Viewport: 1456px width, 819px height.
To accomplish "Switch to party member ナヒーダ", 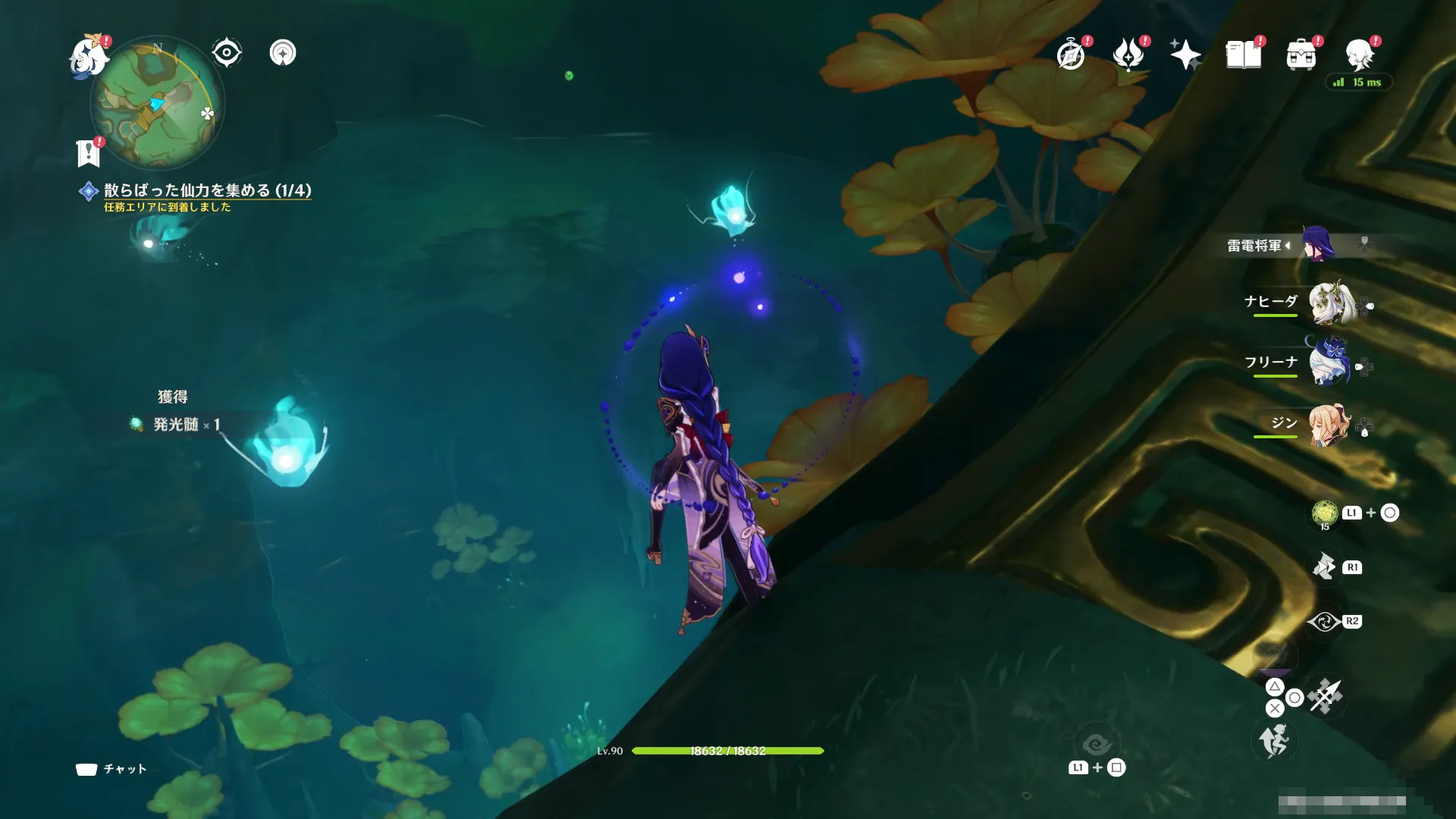I will click(x=1329, y=303).
